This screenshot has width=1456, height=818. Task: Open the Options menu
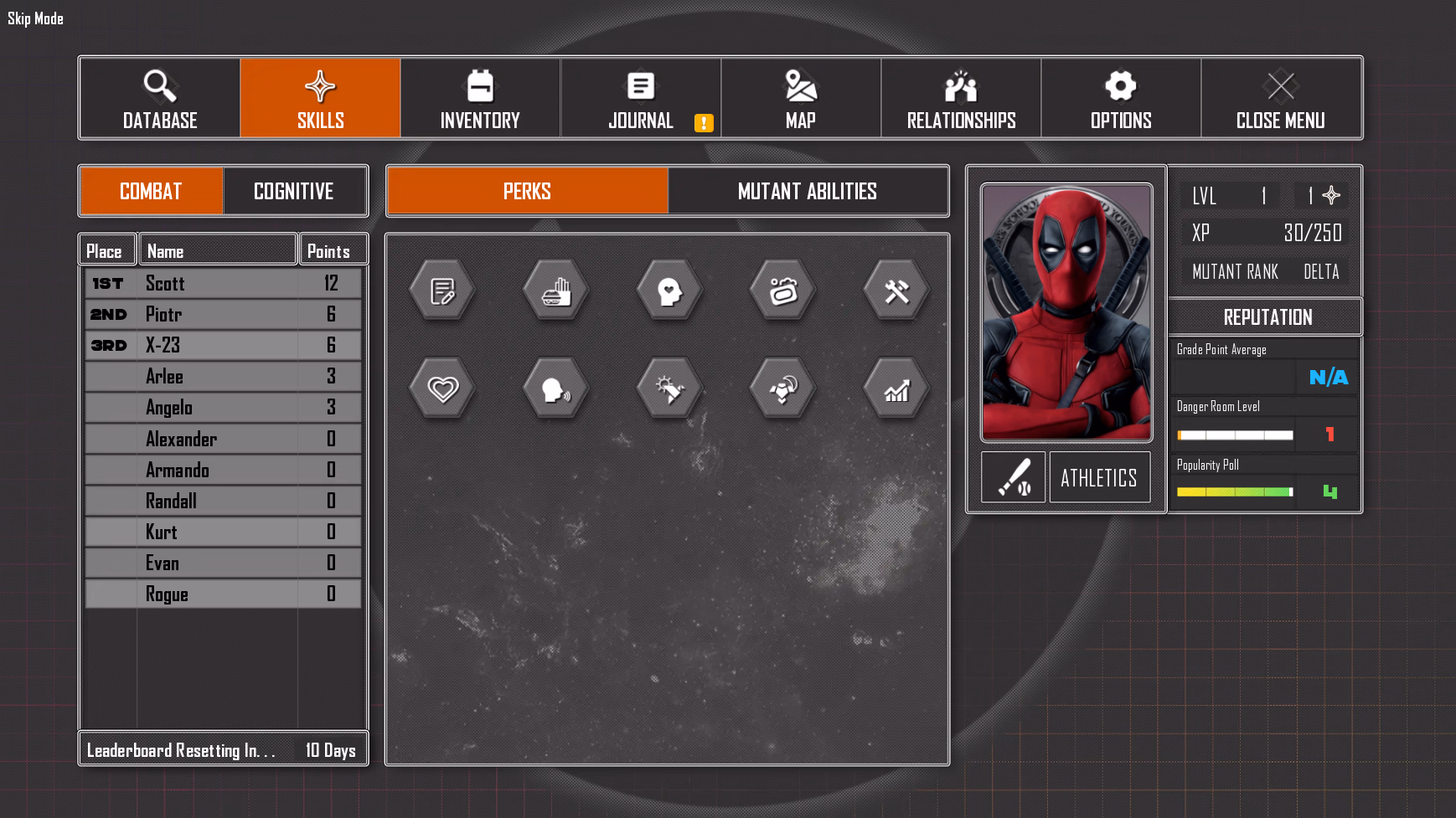coord(1121,98)
